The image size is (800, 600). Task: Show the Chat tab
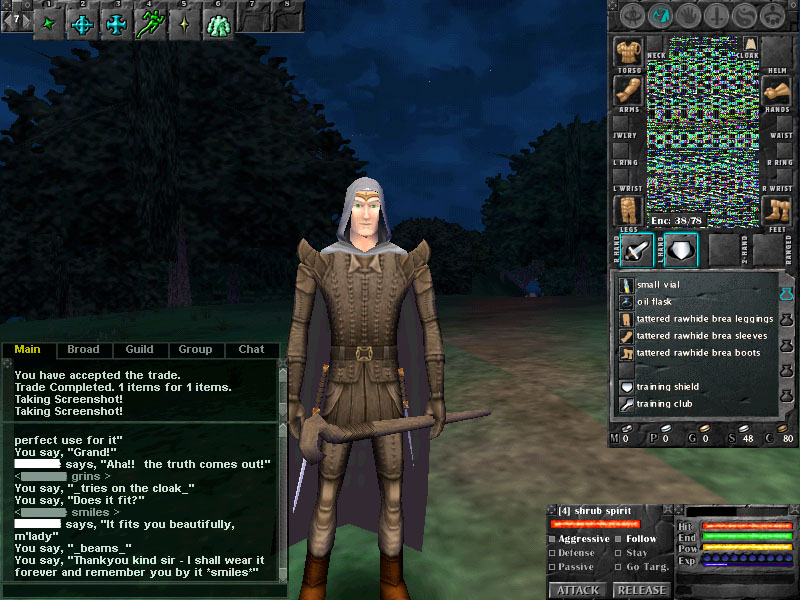point(251,350)
